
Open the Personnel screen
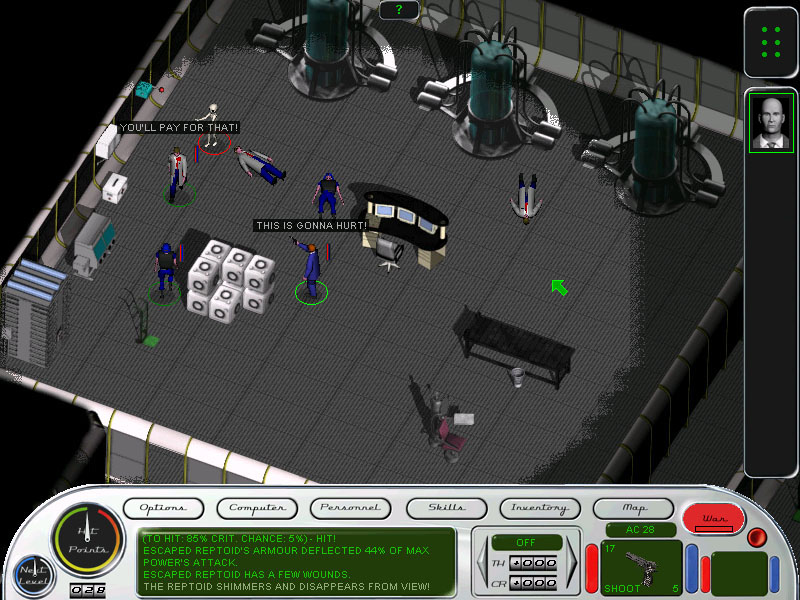coord(350,508)
